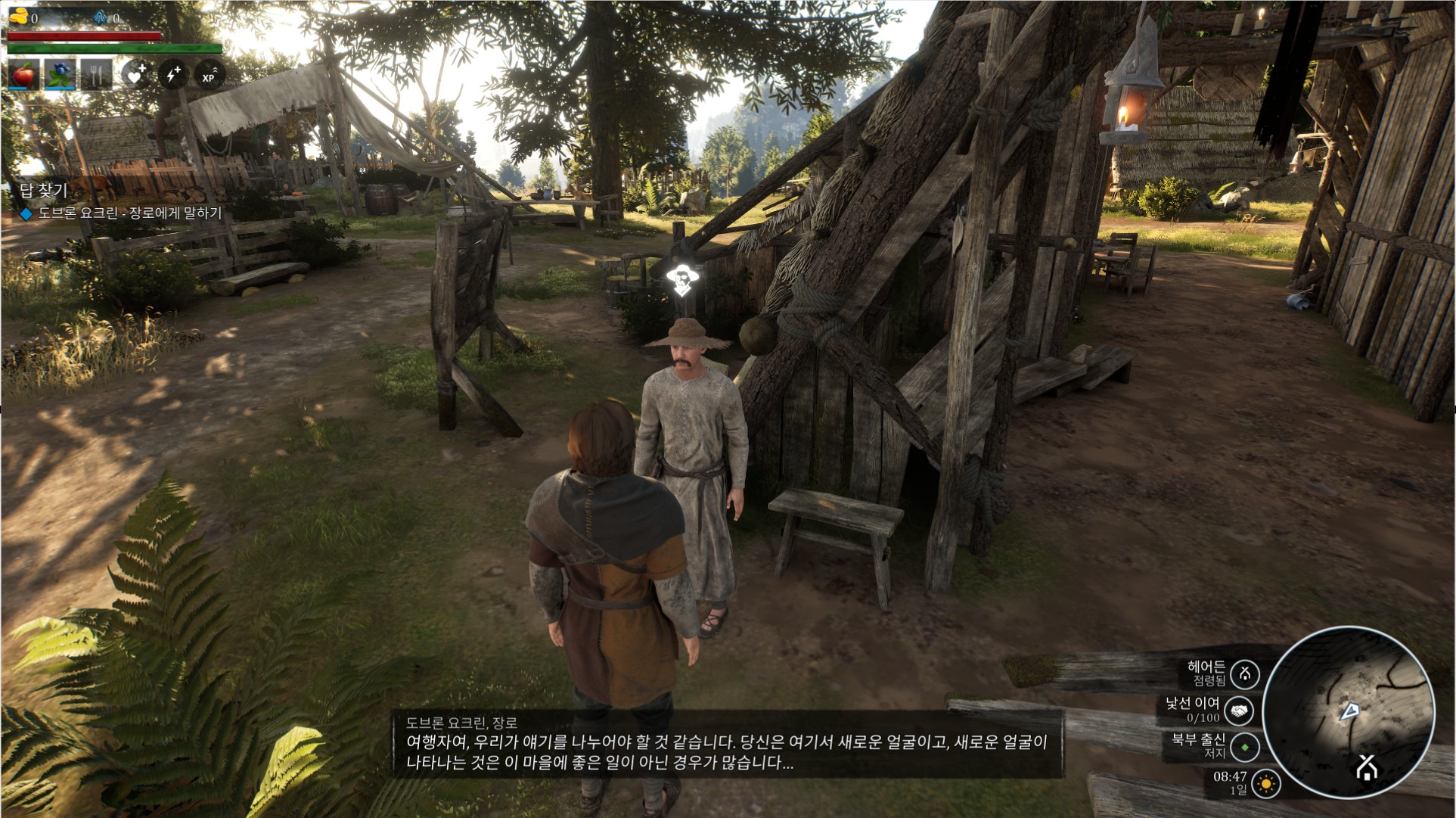Click the sun time-of-day icon
This screenshot has height=818, width=1456.
tap(1265, 784)
